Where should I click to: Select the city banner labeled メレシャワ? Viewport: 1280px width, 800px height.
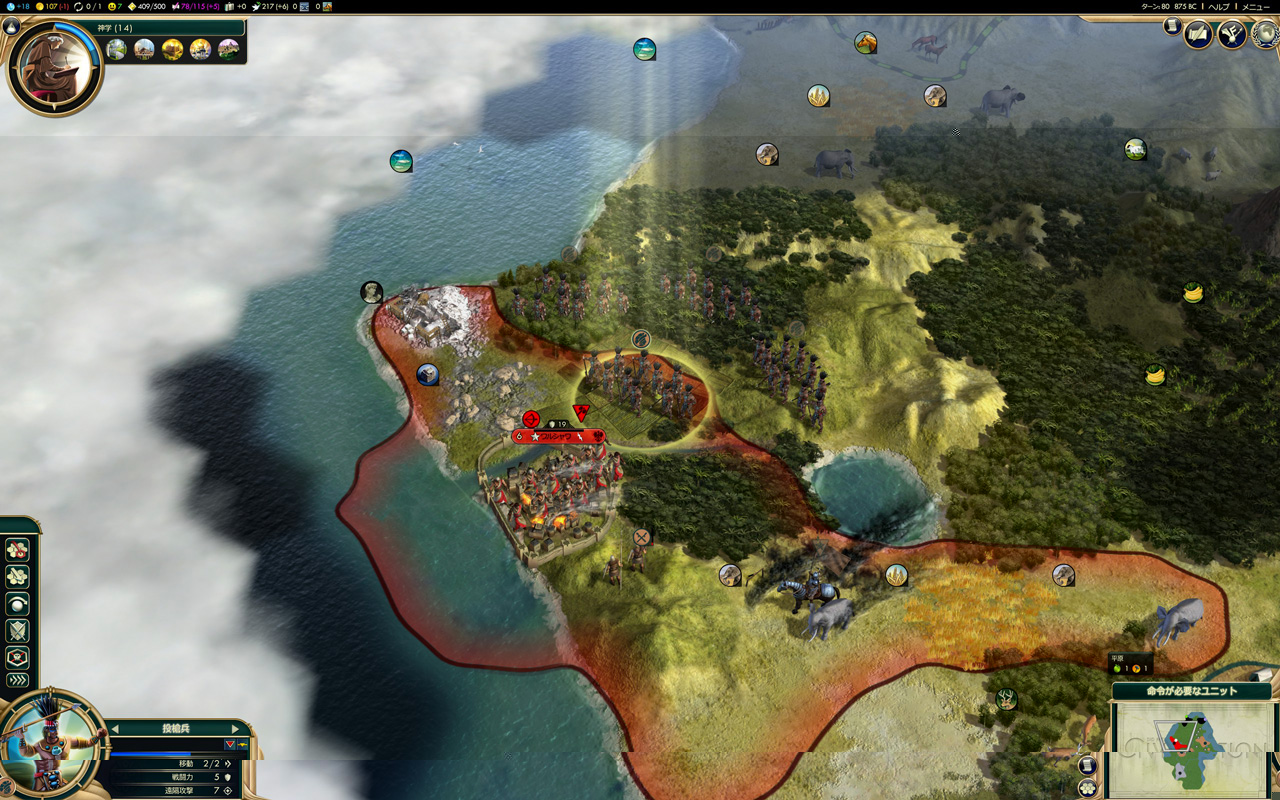(x=560, y=437)
